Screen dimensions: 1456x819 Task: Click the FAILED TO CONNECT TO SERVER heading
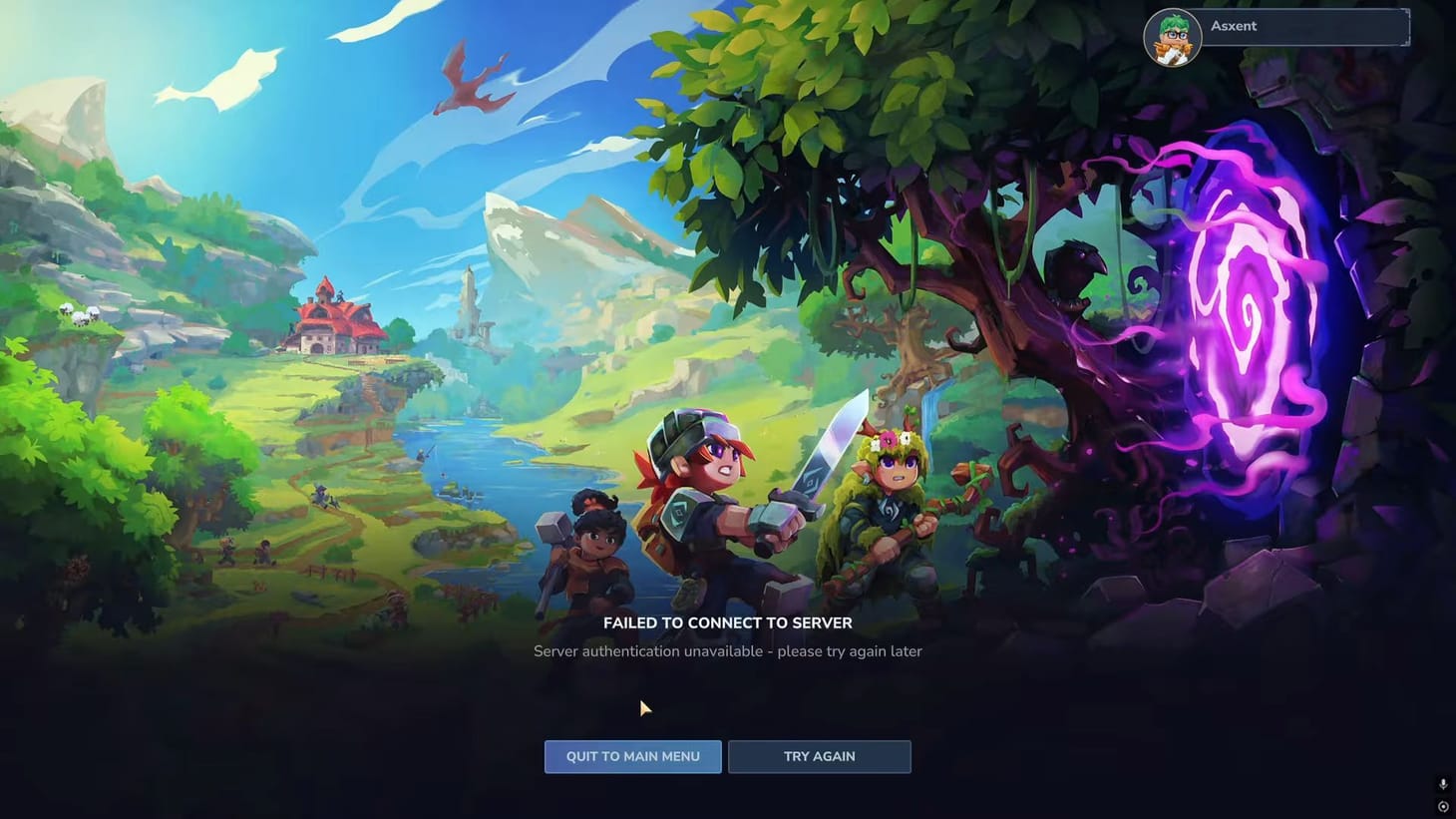pyautogui.click(x=727, y=622)
